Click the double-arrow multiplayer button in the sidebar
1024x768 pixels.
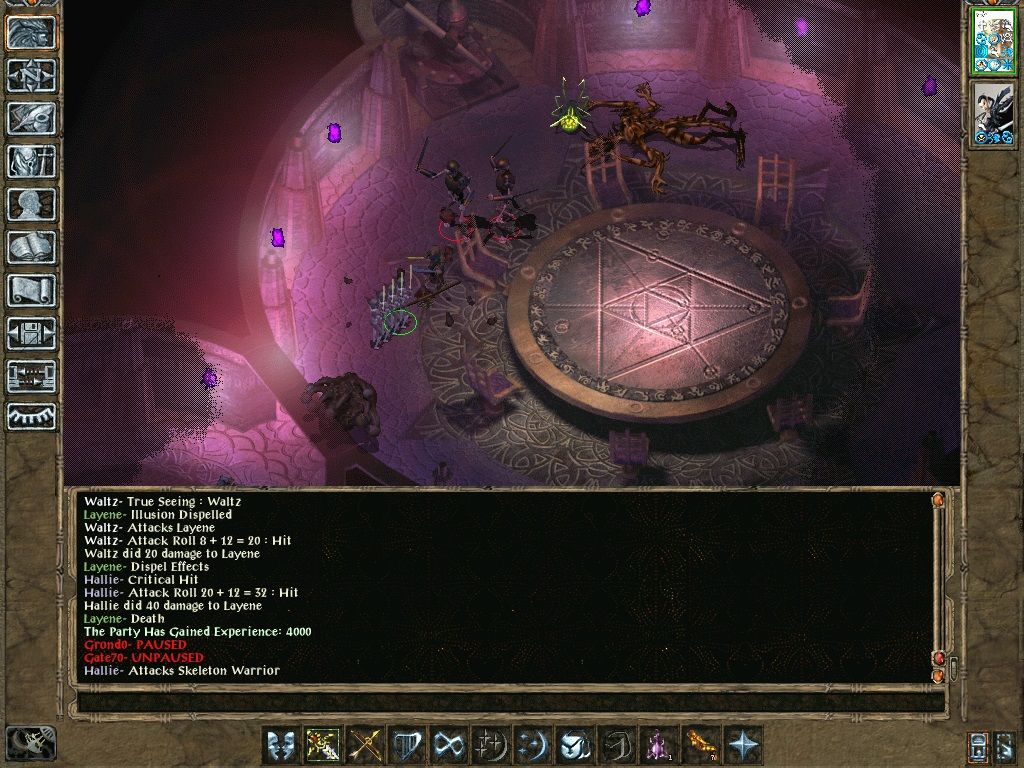(31, 376)
